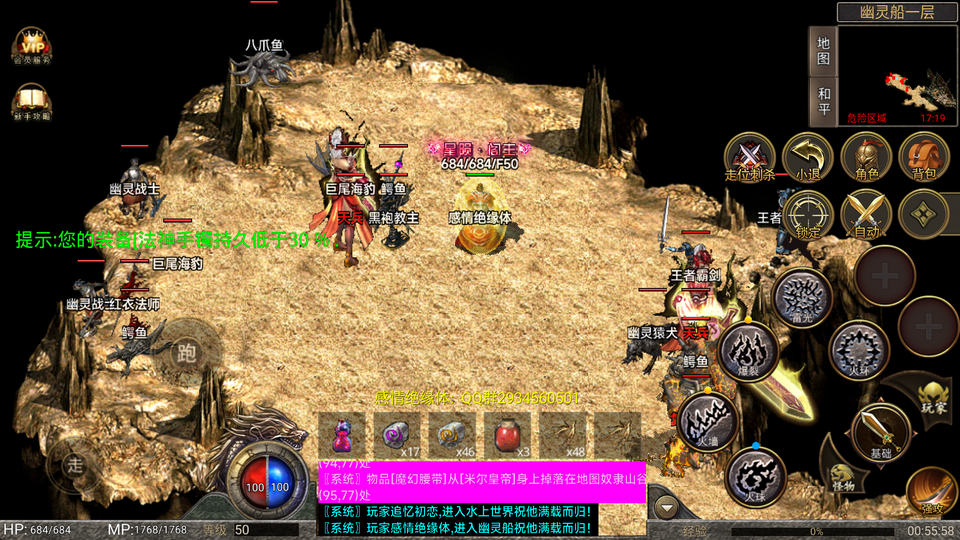Open the 地图 map button
Viewport: 960px width, 540px height.
[x=823, y=51]
